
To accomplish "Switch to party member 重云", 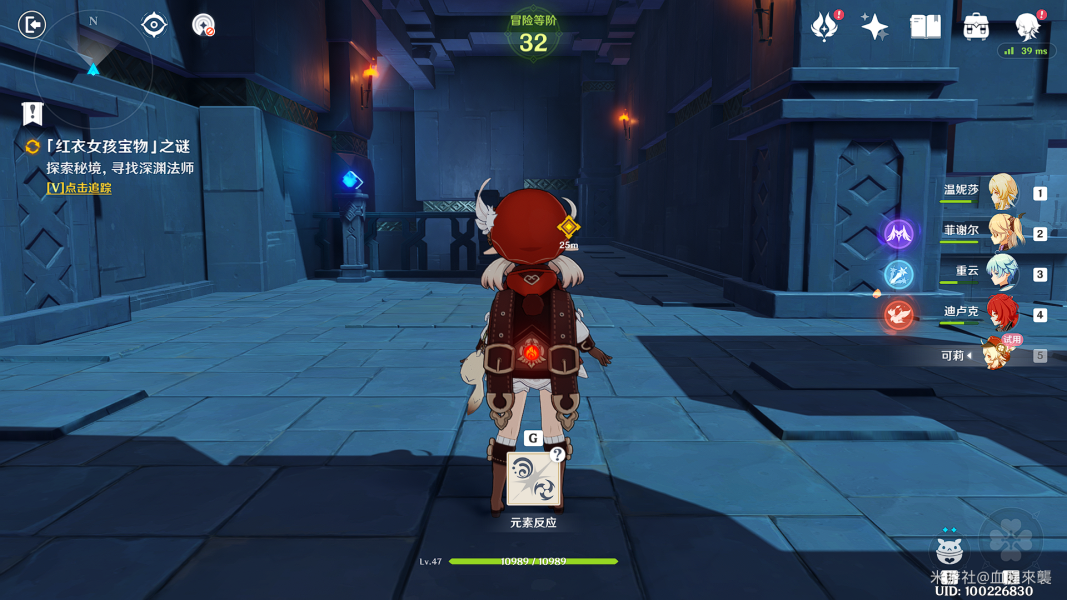I will pos(1000,272).
